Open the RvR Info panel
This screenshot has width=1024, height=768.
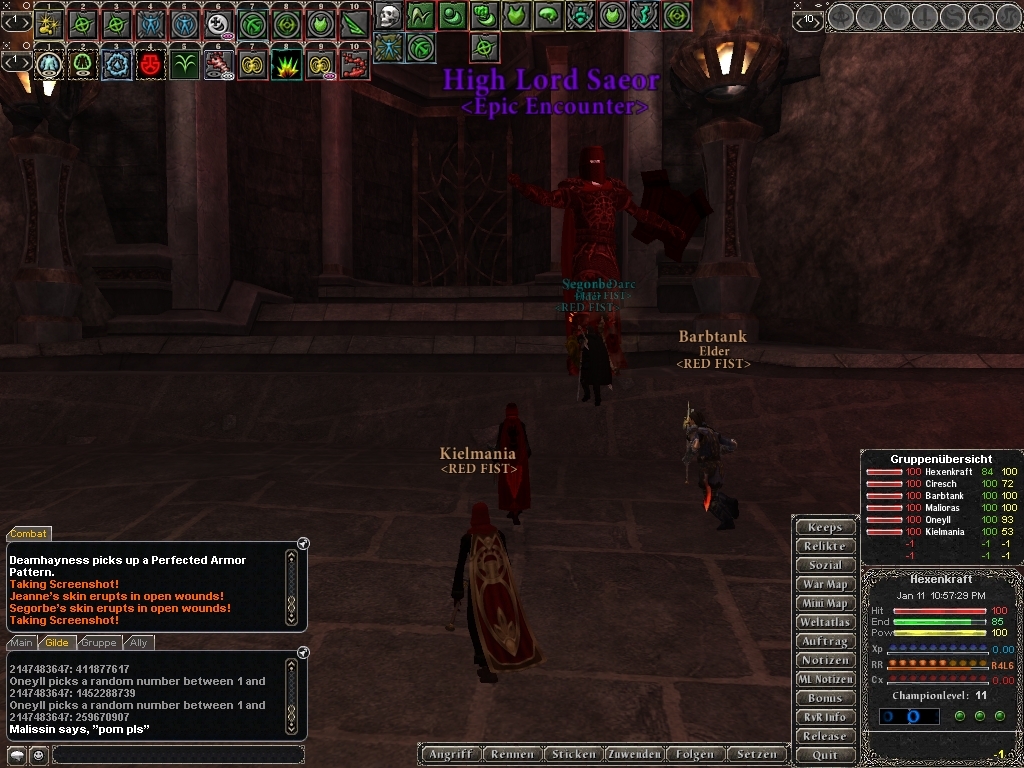825,717
